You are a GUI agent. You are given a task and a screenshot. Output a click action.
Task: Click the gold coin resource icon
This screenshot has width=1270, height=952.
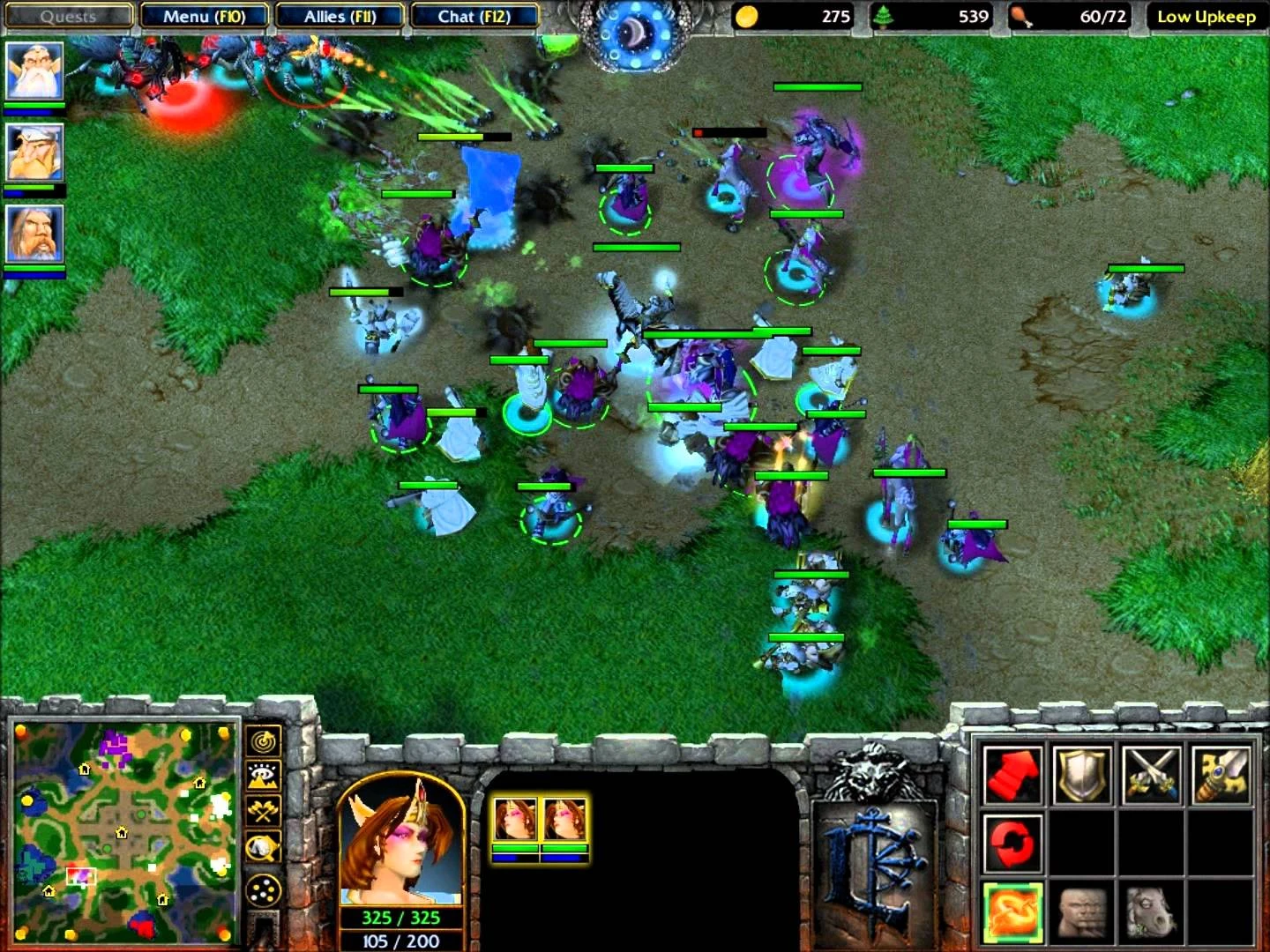coord(745,16)
